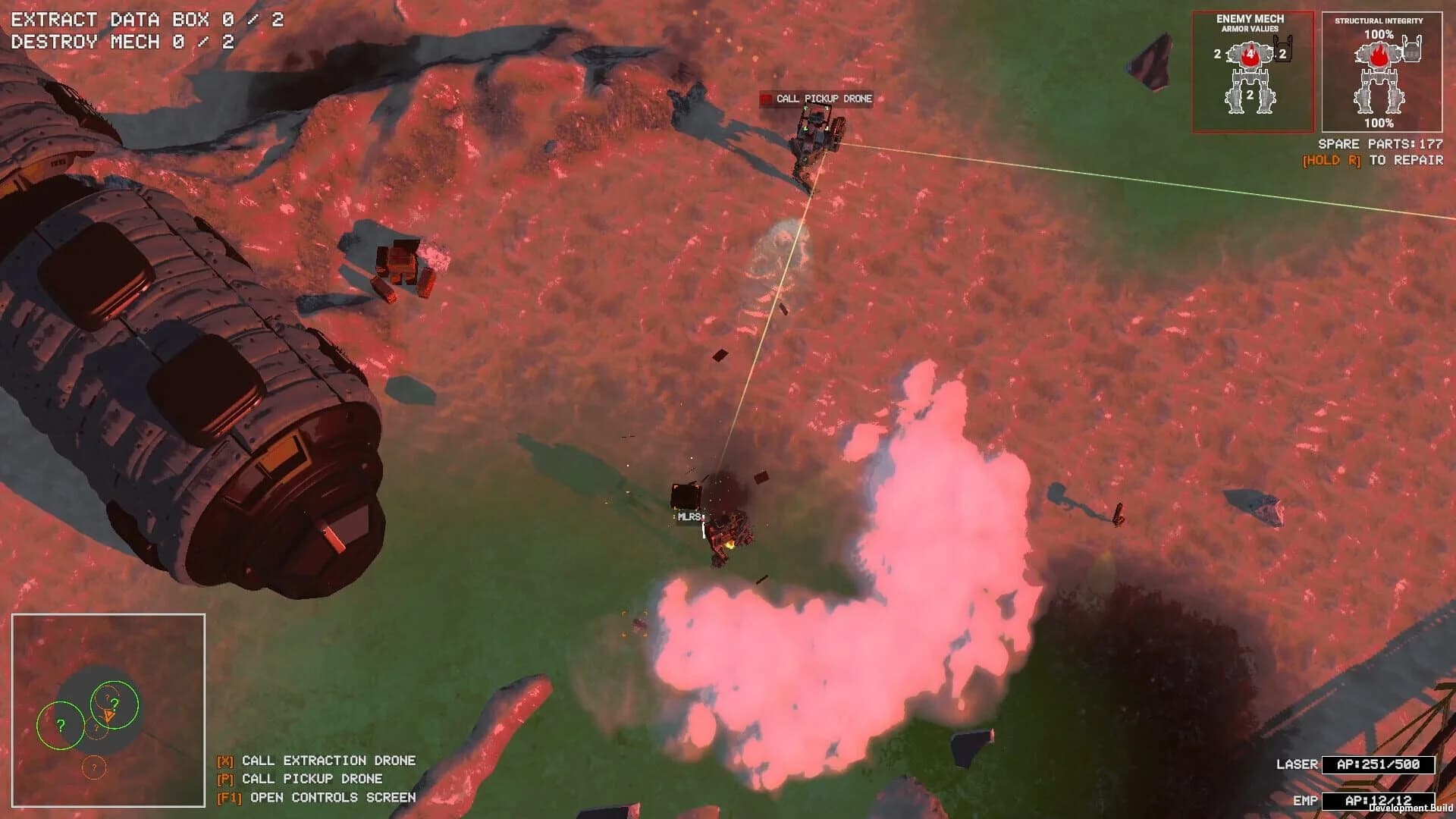Select the enemy mech torso flame icon
The image size is (1456, 819).
[1250, 55]
